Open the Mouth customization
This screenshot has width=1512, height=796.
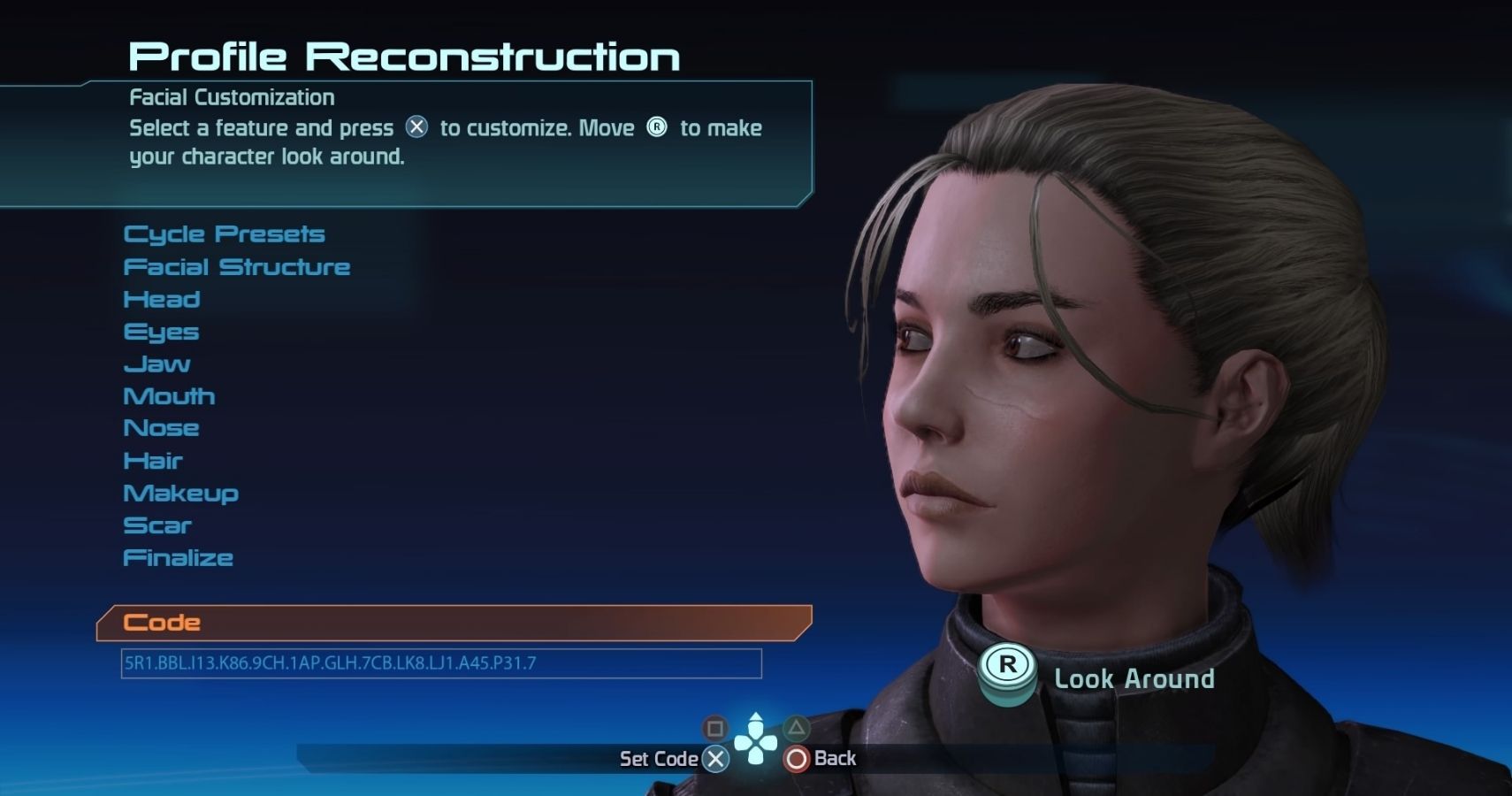point(169,396)
